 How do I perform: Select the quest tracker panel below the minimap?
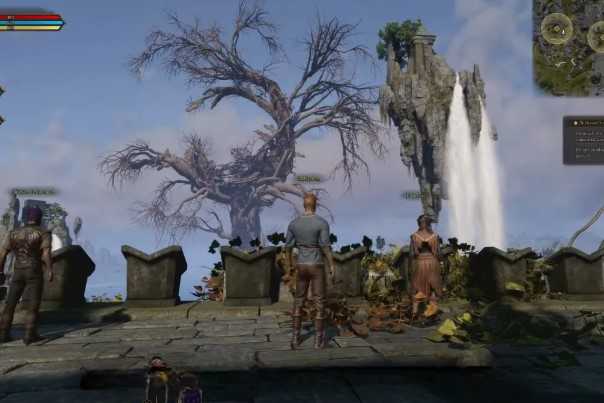click(584, 140)
